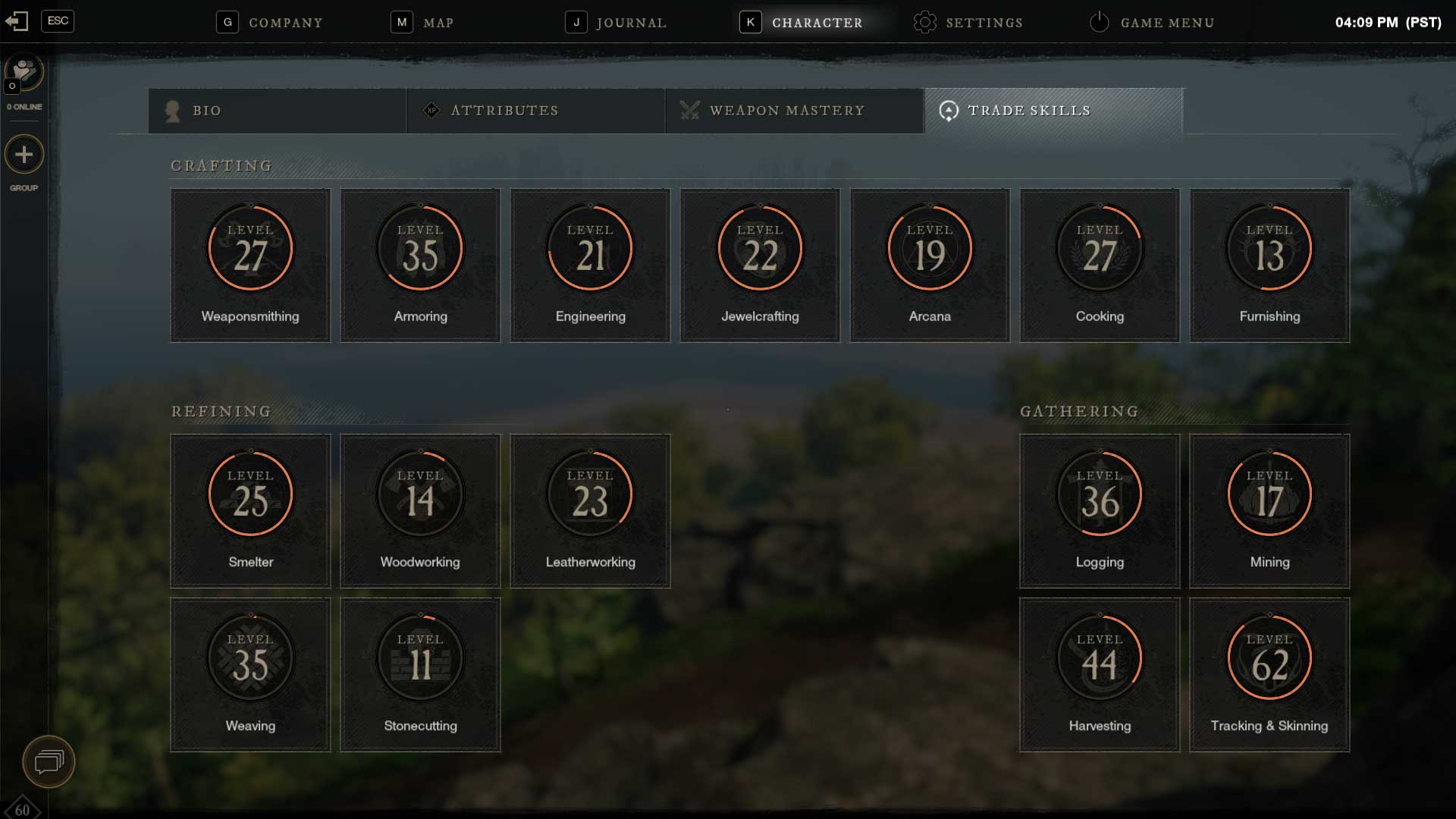The width and height of the screenshot is (1456, 819).
Task: Open the Cooking trade skill
Action: [1100, 265]
